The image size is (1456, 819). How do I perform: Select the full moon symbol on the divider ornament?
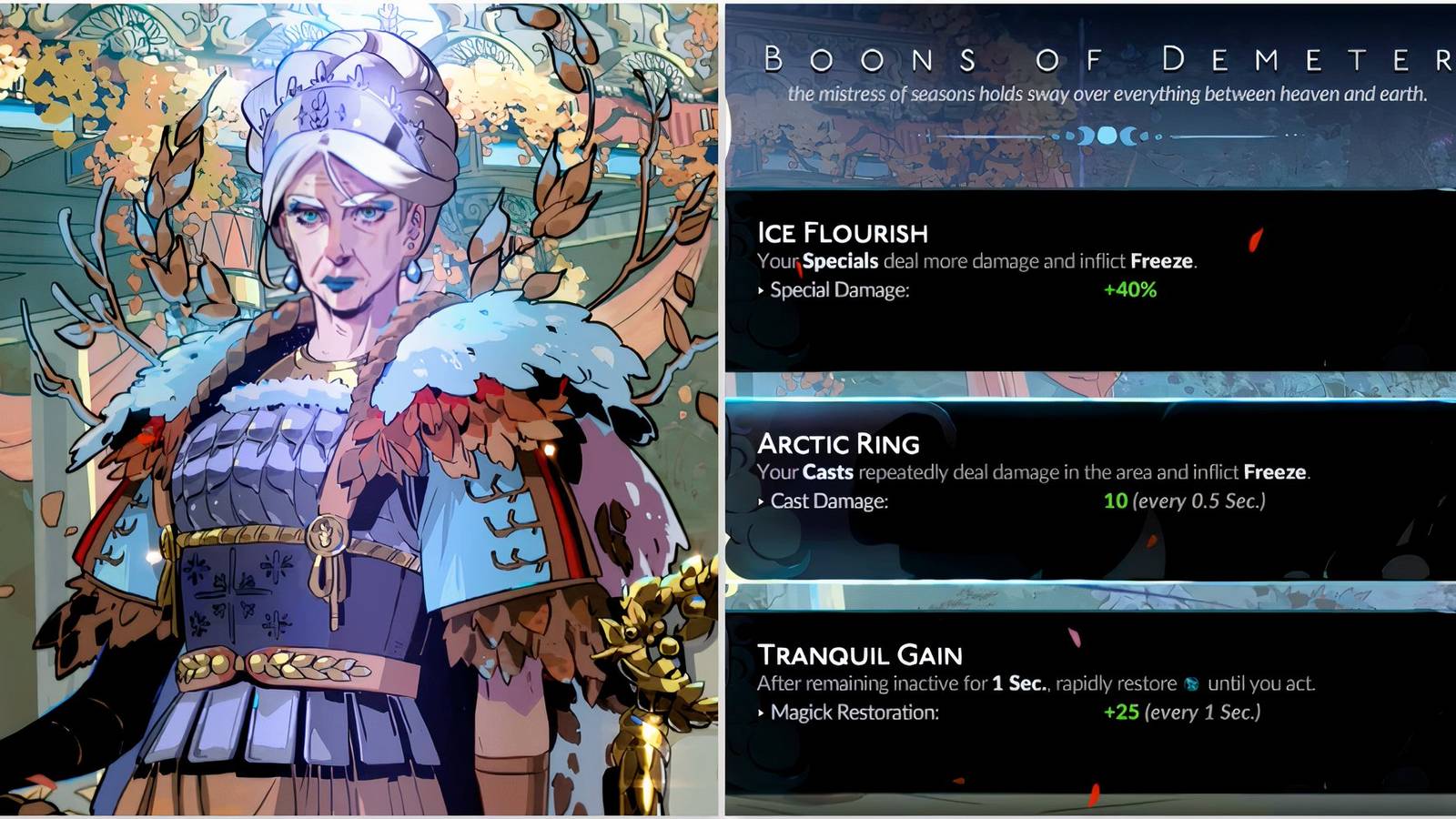coord(1107,136)
